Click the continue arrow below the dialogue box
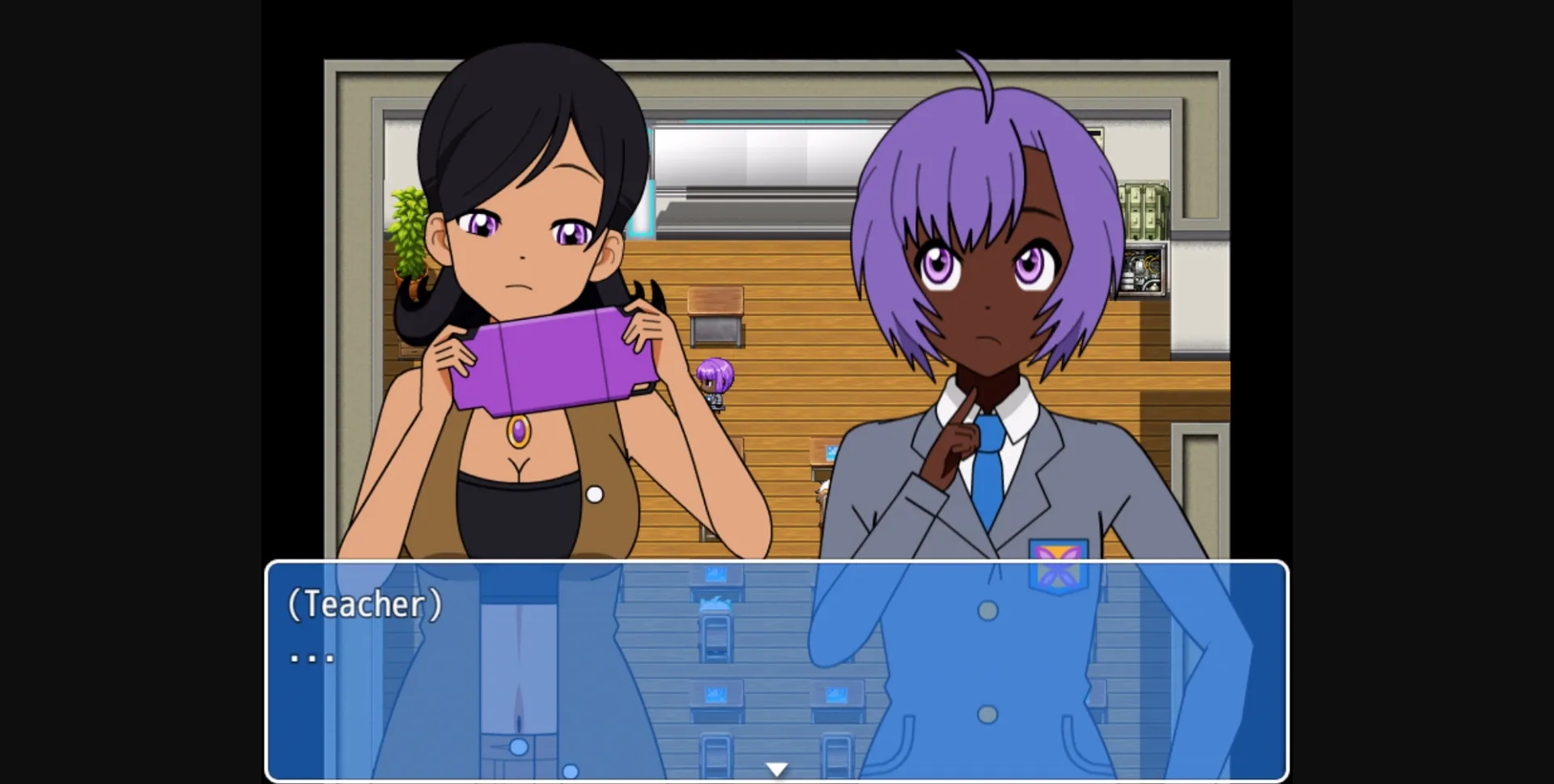 click(x=777, y=767)
